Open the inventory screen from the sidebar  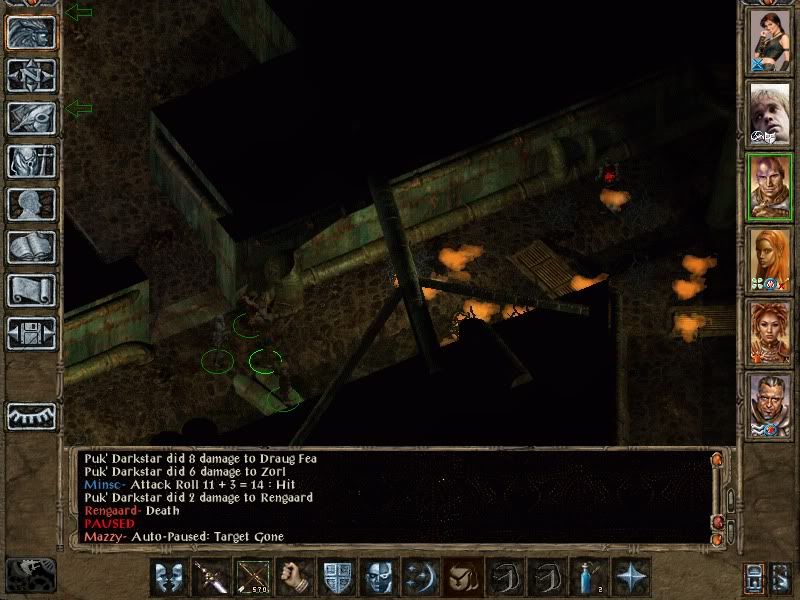(x=30, y=161)
